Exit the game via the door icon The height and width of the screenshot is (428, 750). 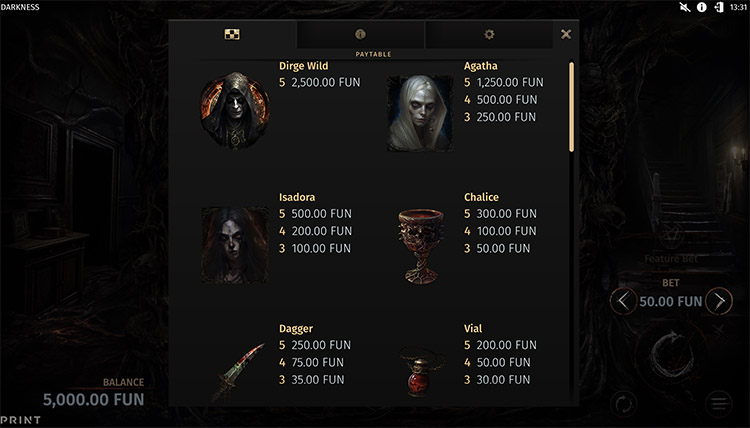pos(718,7)
